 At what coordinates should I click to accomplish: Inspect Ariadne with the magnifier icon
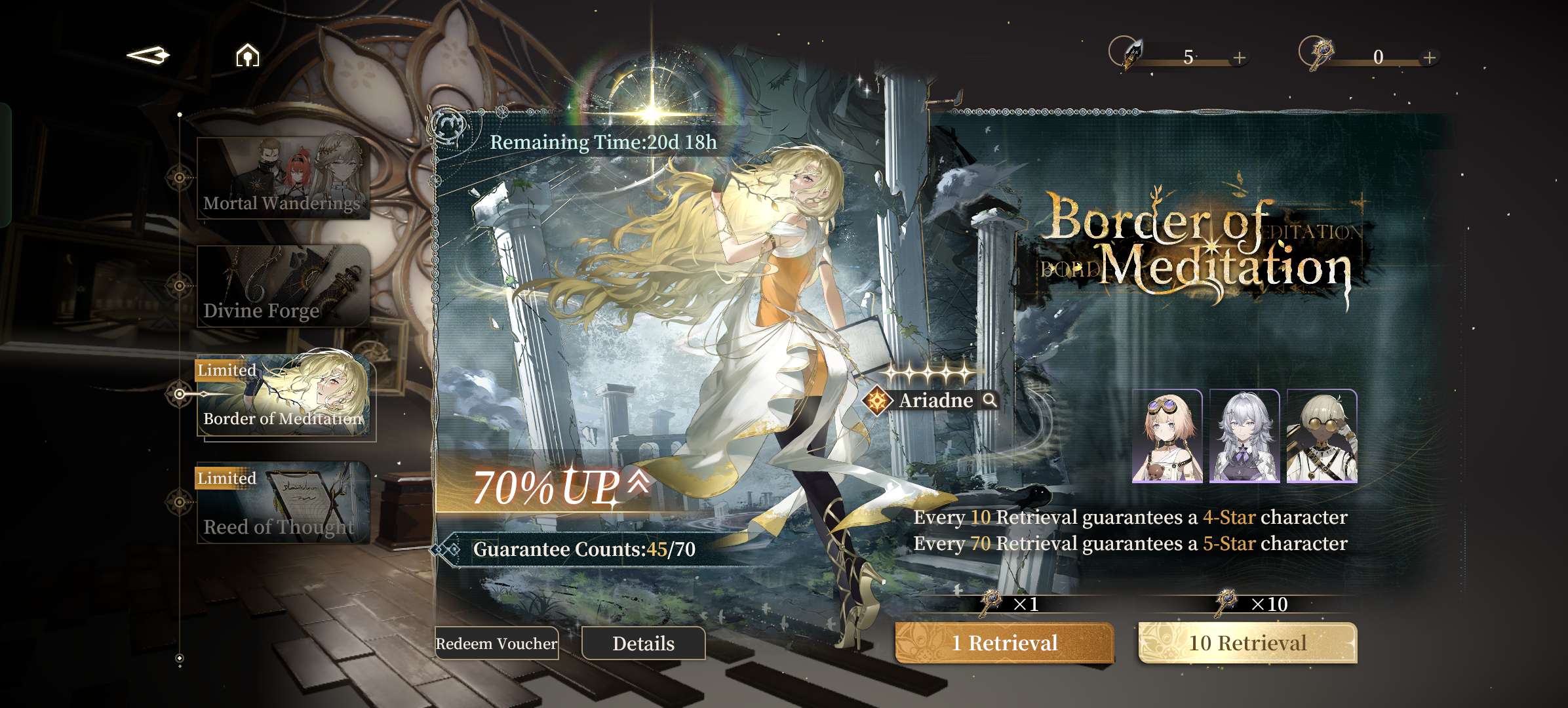pos(990,400)
